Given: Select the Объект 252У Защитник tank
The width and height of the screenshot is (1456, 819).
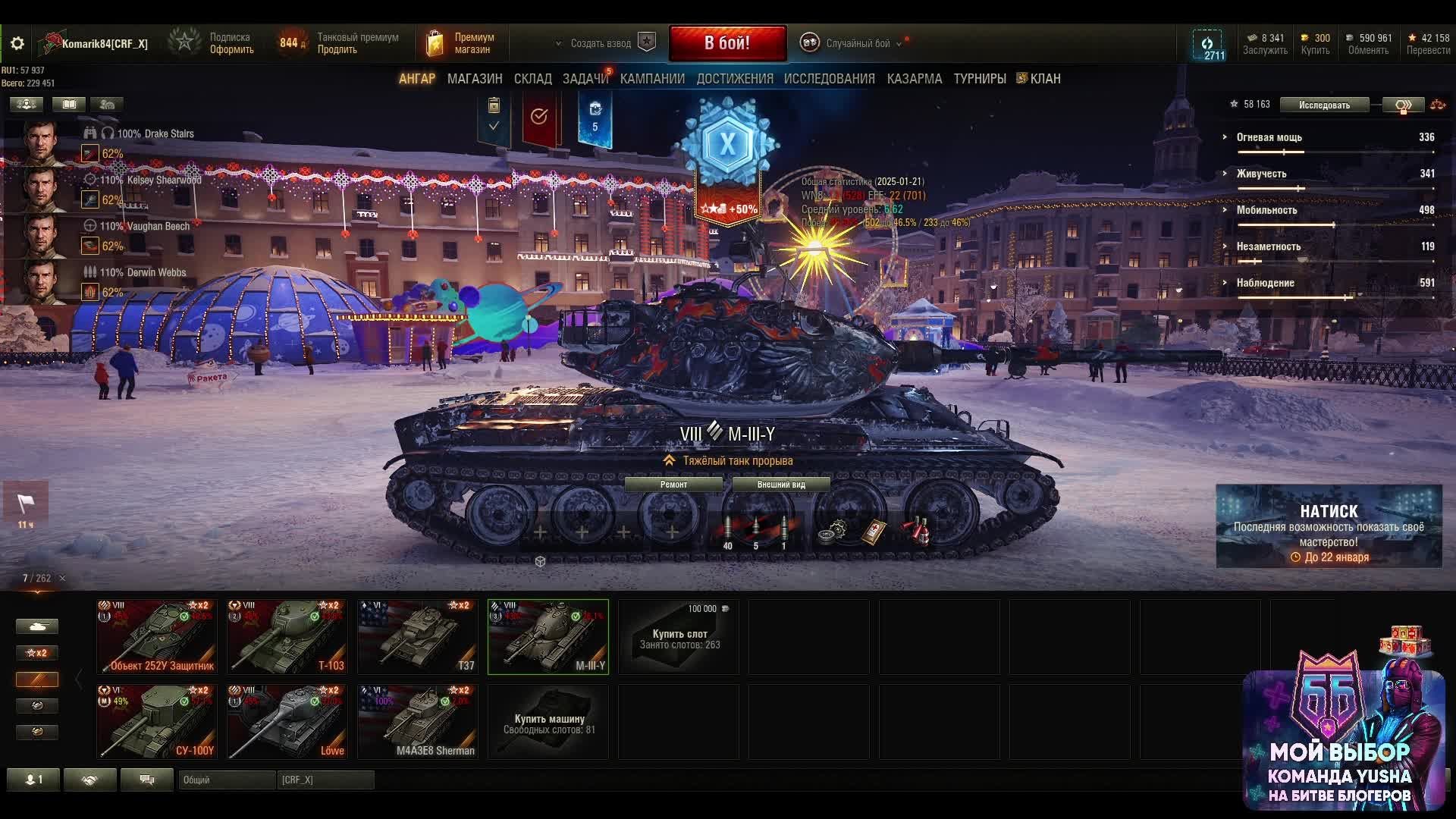Looking at the screenshot, I should point(157,636).
